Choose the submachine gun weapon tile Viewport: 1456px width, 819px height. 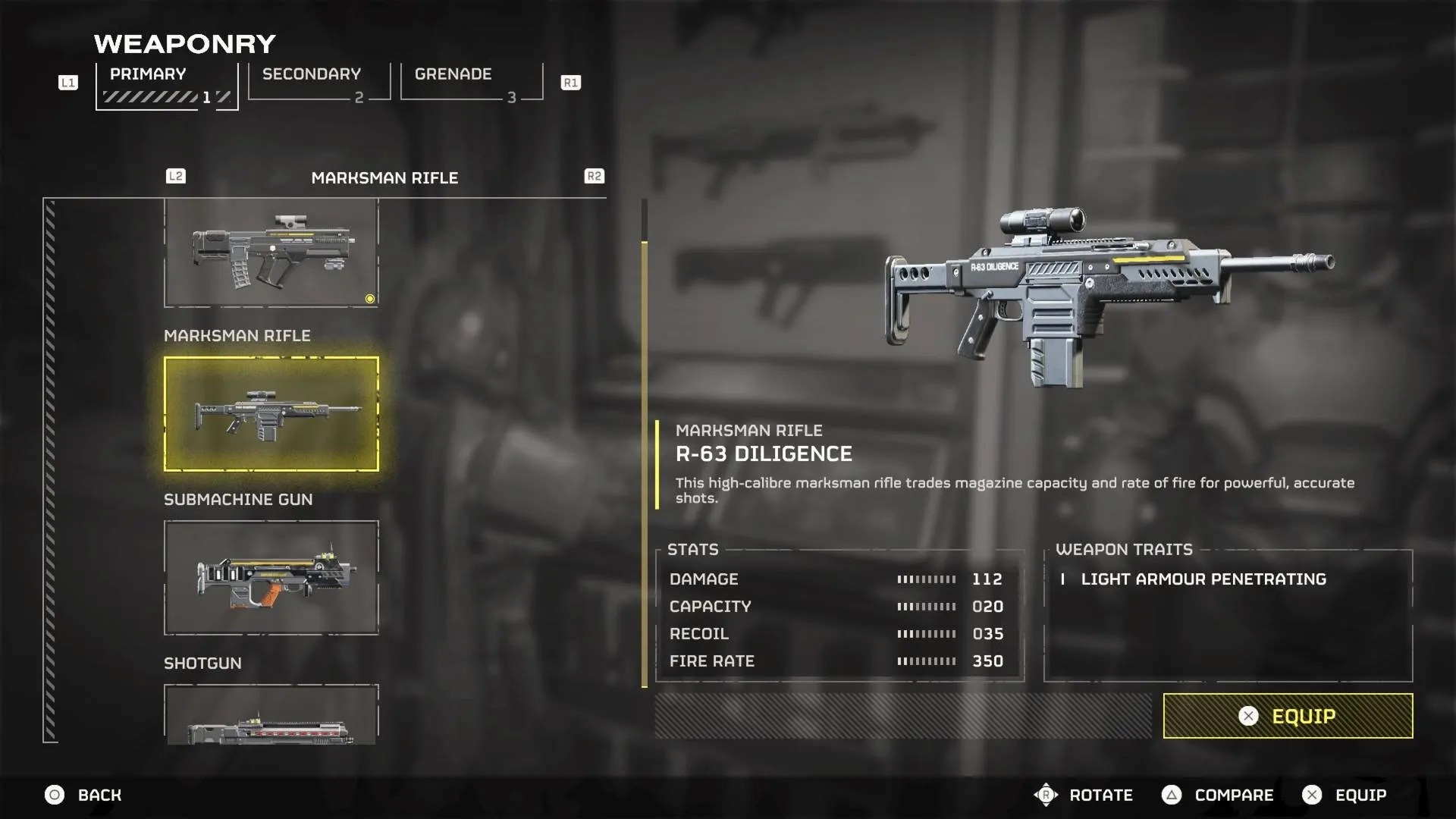pos(271,578)
